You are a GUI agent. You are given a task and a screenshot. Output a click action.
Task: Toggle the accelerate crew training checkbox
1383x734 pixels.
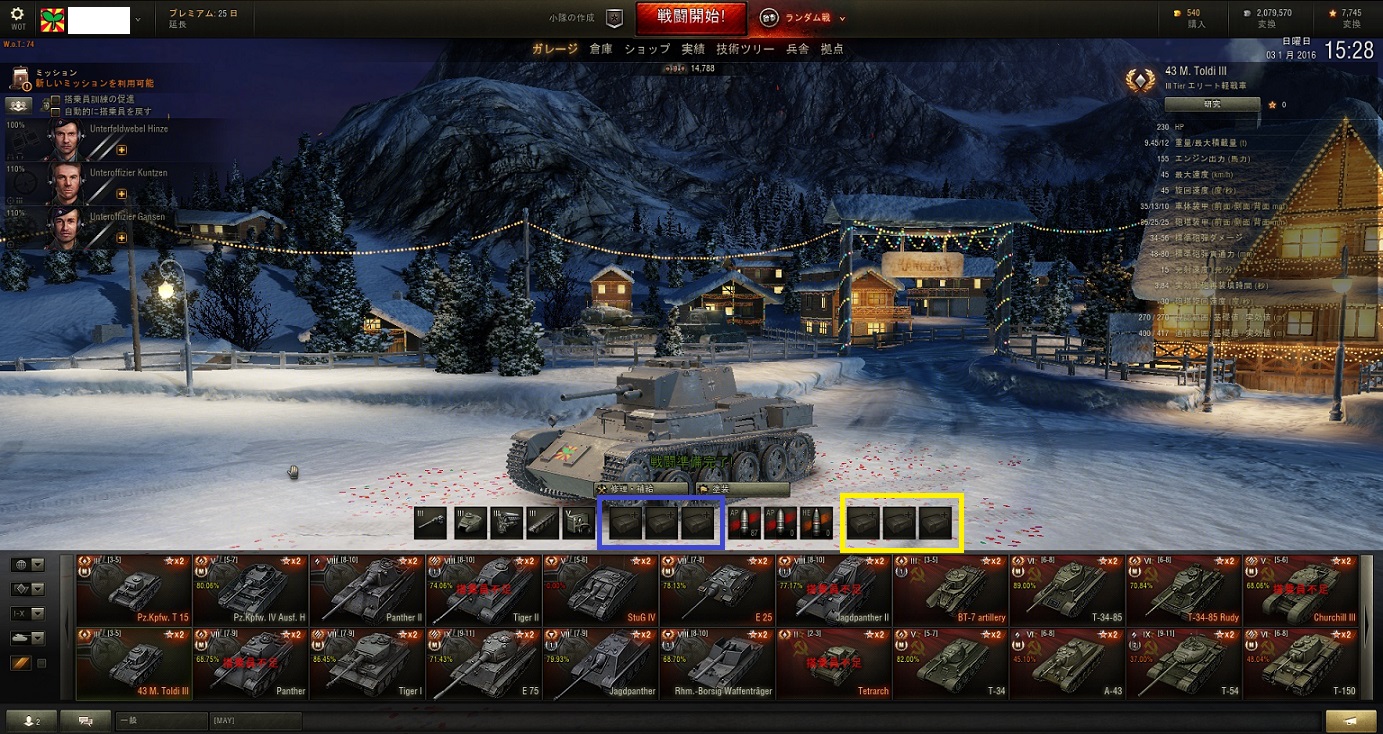pos(56,99)
